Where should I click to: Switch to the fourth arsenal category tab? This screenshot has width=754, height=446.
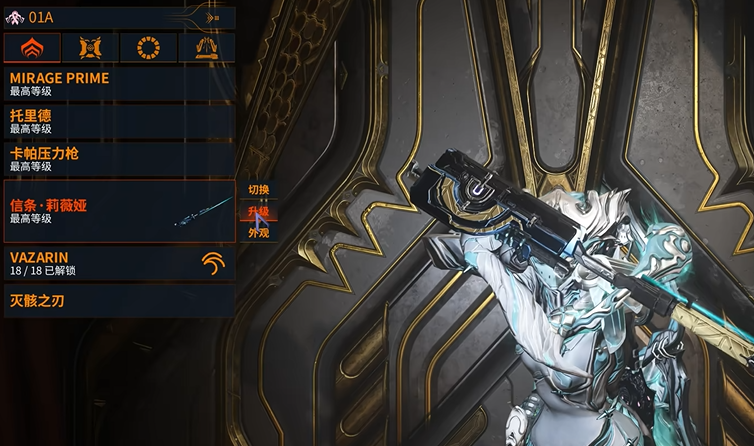206,47
